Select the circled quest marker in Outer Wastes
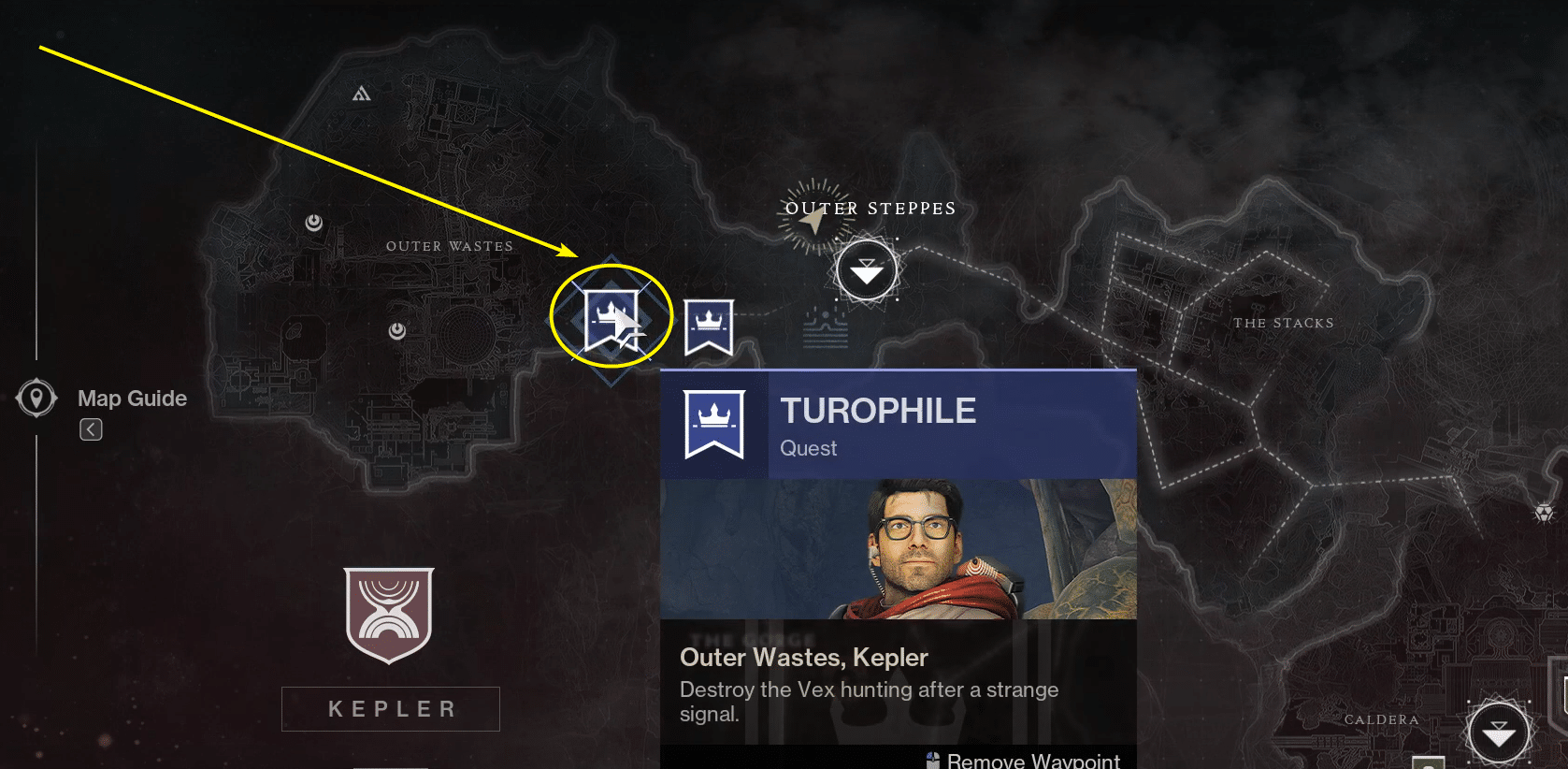1568x769 pixels. coord(611,317)
